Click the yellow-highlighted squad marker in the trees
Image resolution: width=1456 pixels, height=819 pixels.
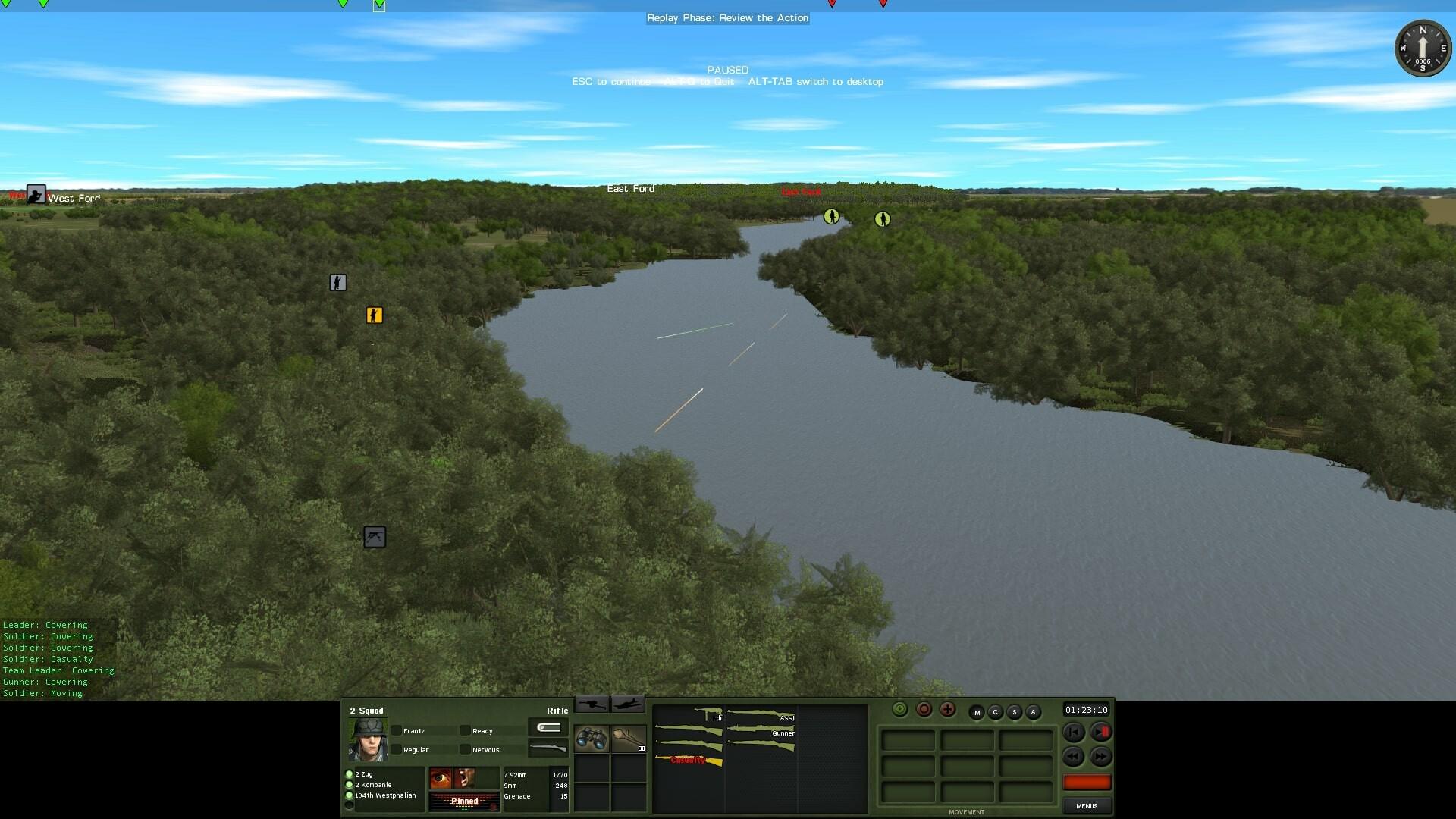tap(373, 315)
